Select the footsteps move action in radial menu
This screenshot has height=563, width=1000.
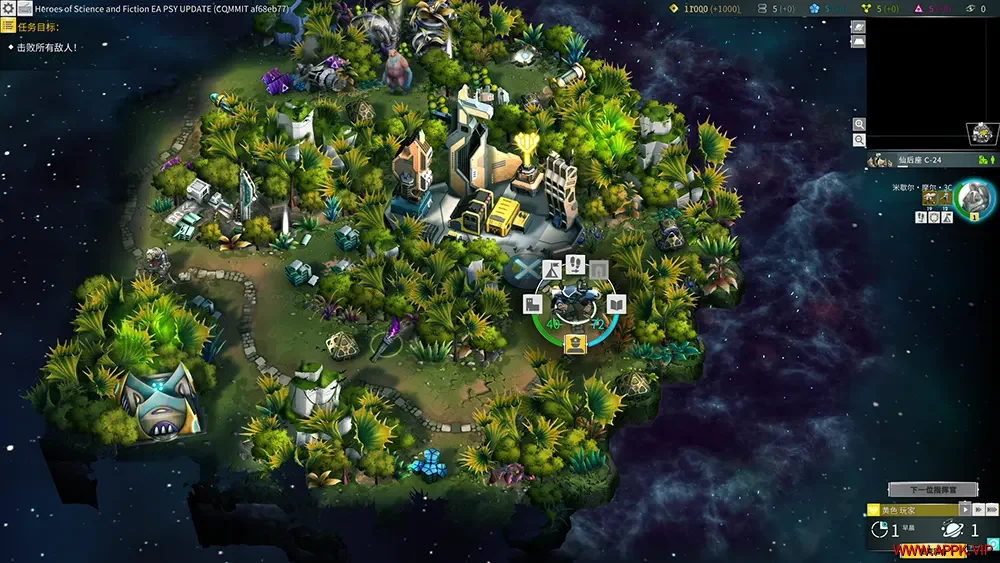[576, 263]
